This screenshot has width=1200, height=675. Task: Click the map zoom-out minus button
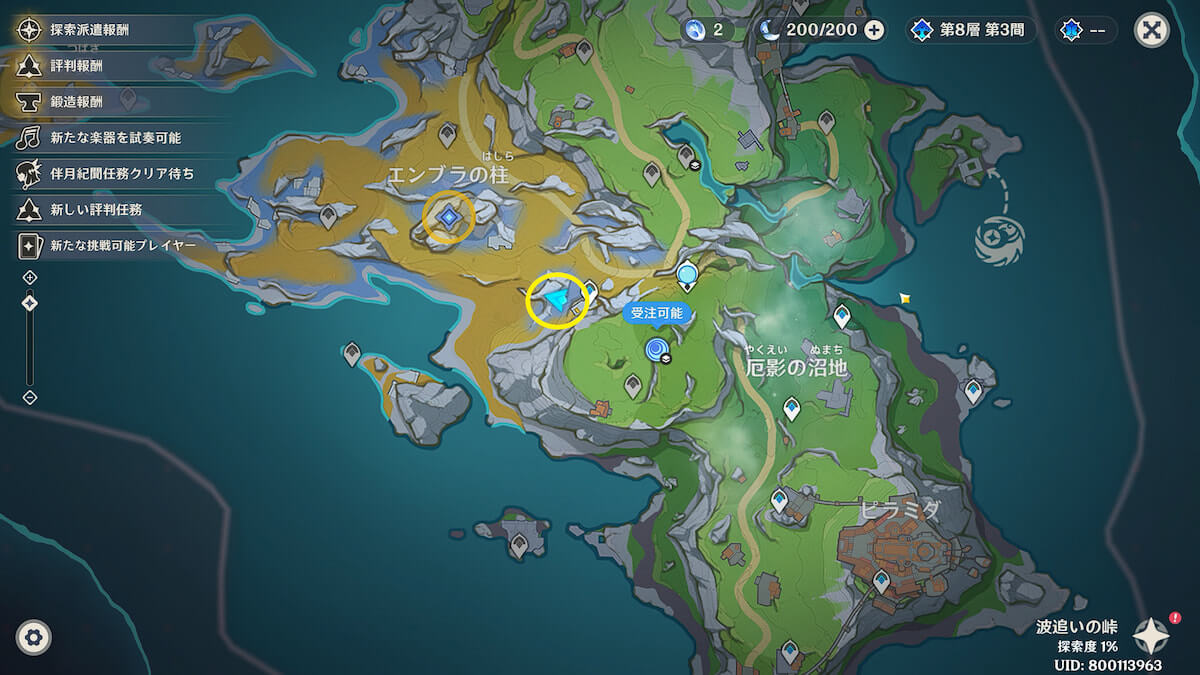click(30, 397)
